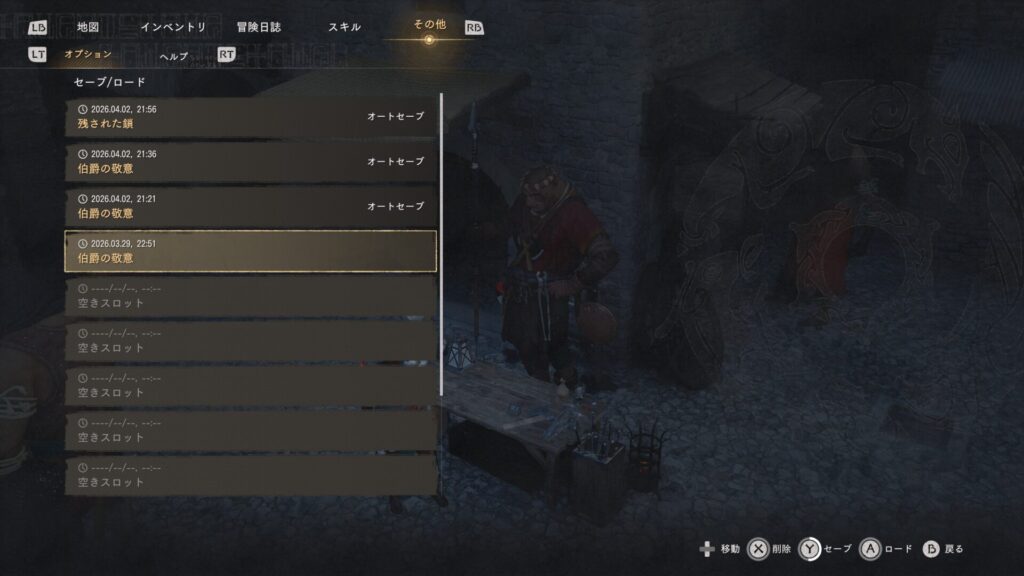Viewport: 1024px width, 576px height.
Task: Select the 残された鎖 autosave from 21:56
Action: tap(250, 117)
